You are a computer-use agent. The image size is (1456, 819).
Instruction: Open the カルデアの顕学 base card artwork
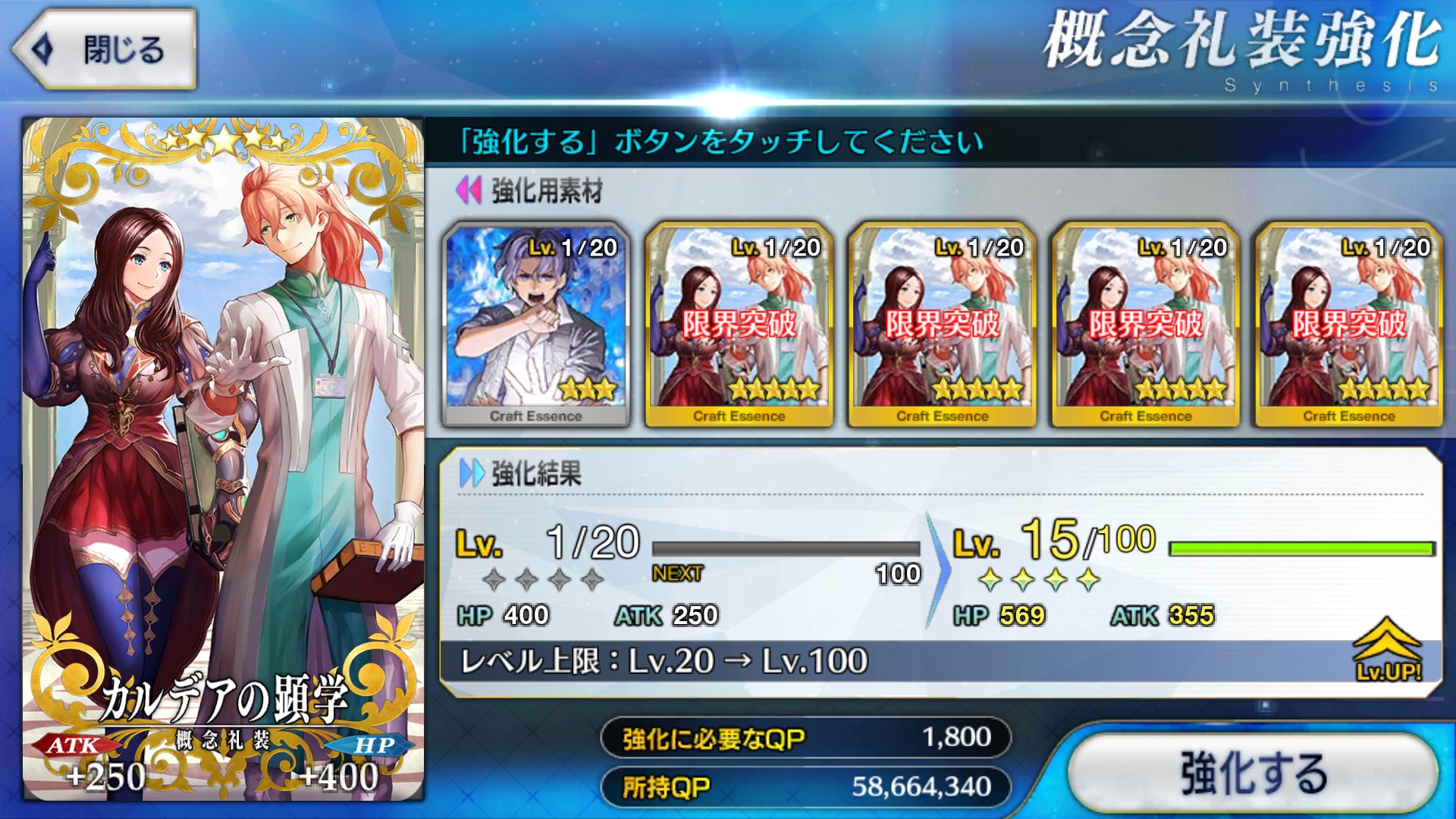point(223,458)
